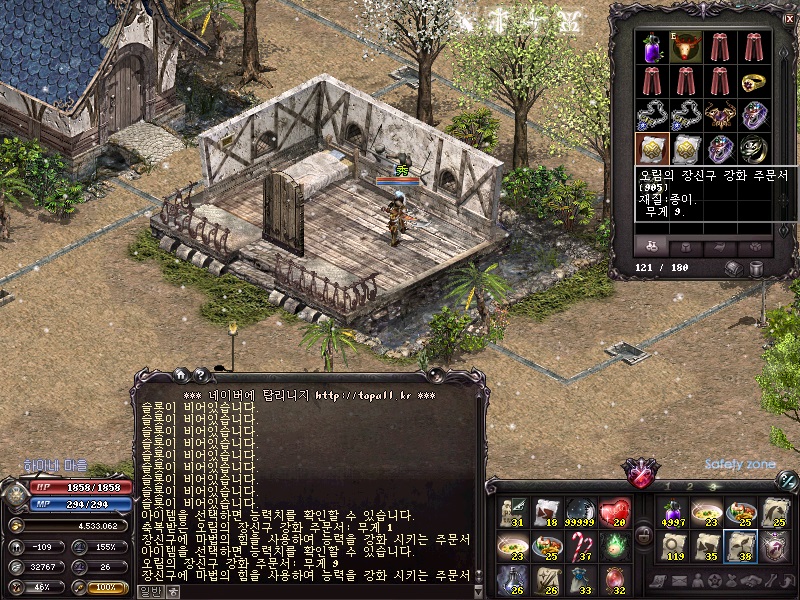The height and width of the screenshot is (600, 800).
Task: Select the highlighted accessory enchant scroll
Action: pyautogui.click(x=653, y=149)
